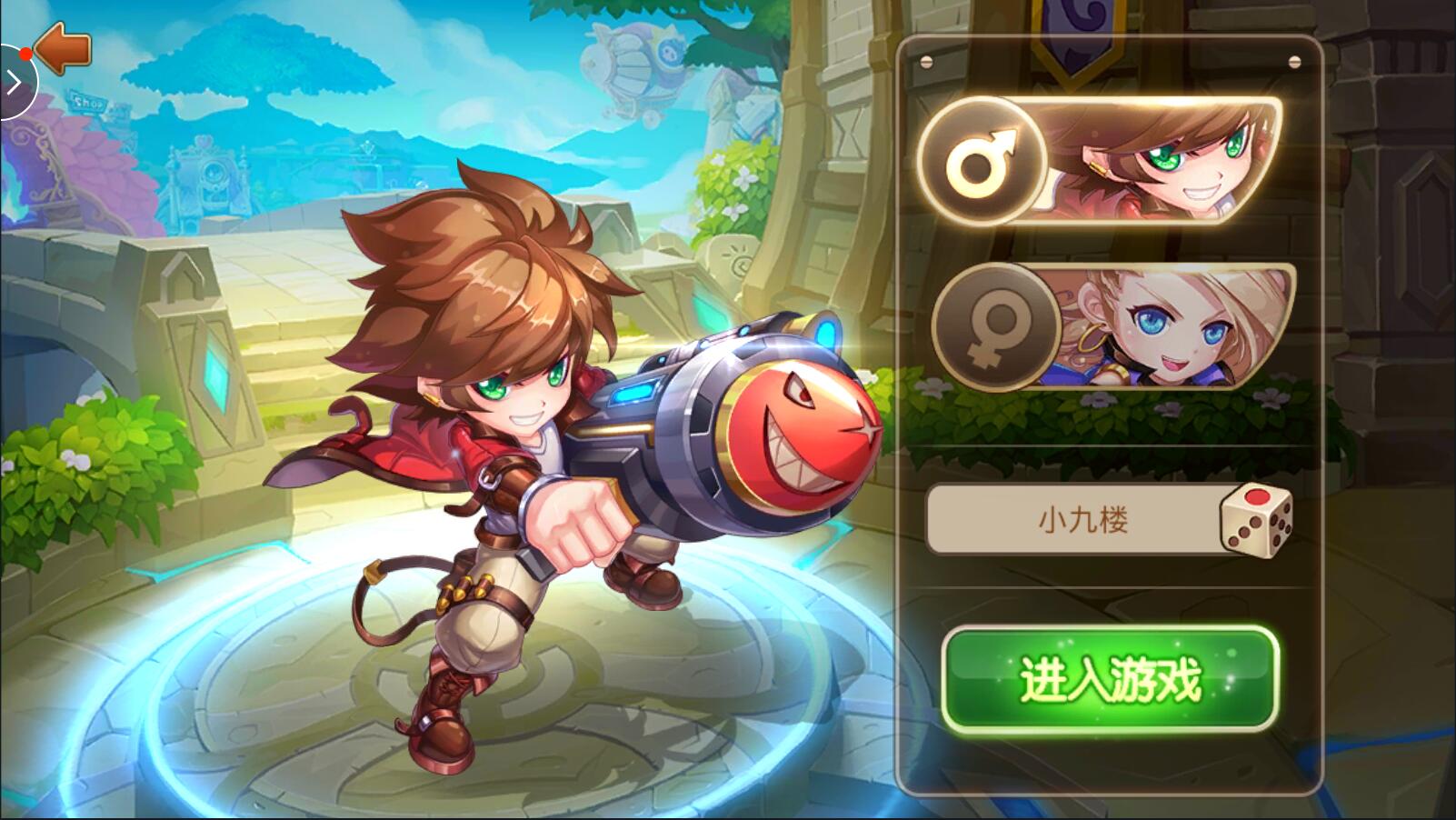The height and width of the screenshot is (820, 1456).
Task: Click the screw ornament at panel top-right
Action: [x=1293, y=62]
